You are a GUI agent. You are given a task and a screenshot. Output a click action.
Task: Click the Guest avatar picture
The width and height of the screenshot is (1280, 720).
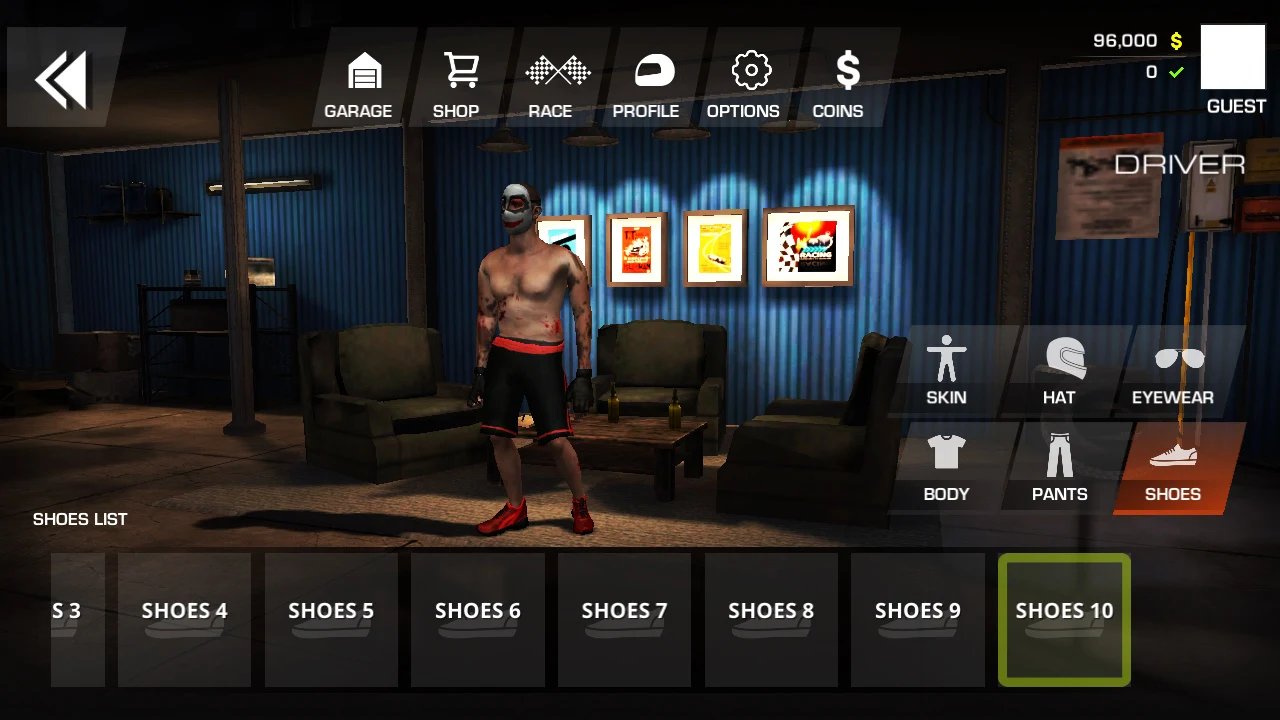tap(1233, 58)
